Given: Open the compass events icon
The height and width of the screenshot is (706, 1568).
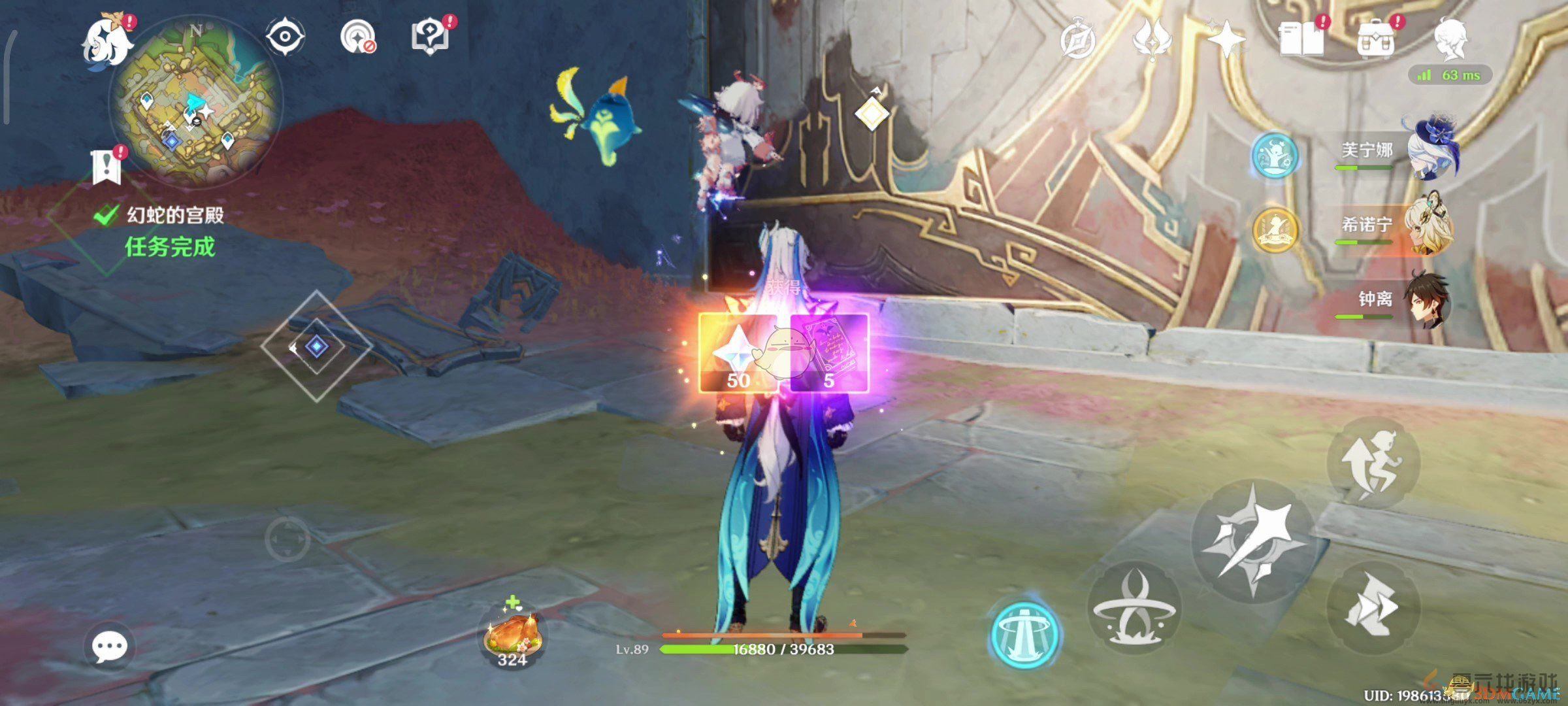Looking at the screenshot, I should 1077,41.
